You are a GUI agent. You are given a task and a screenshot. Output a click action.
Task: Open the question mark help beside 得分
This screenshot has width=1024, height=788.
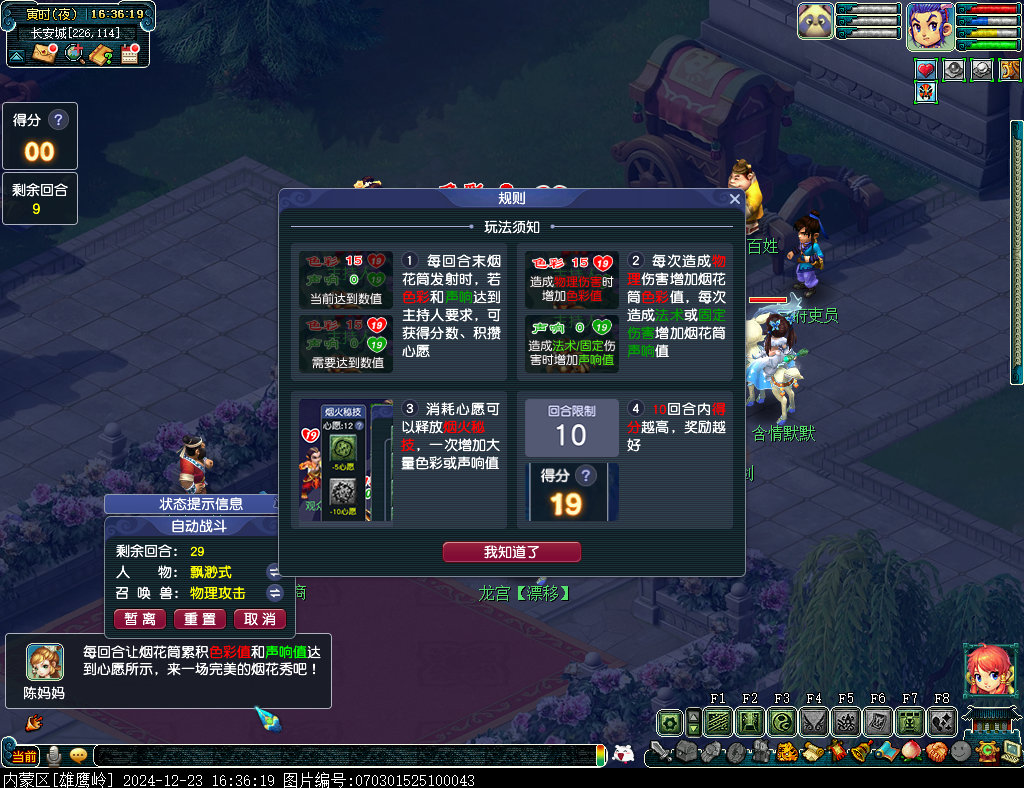click(59, 120)
